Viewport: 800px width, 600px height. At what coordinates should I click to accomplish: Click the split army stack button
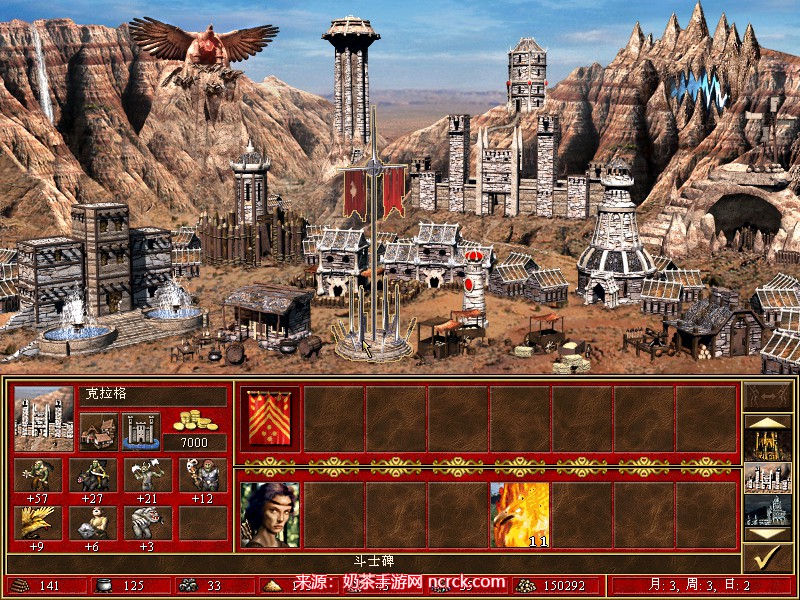pyautogui.click(x=768, y=397)
